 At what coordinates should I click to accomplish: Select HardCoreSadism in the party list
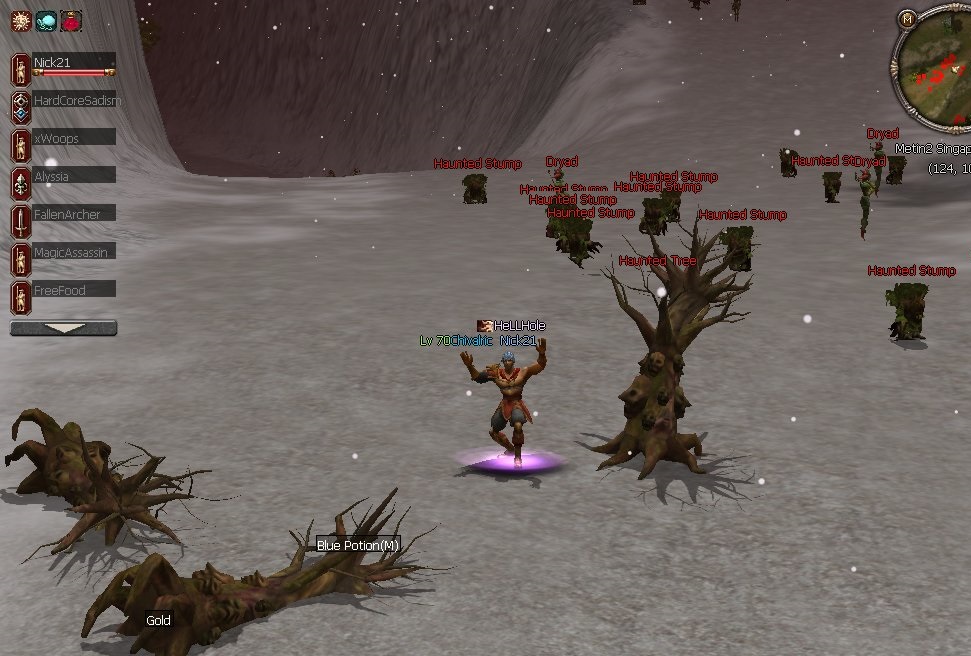(74, 100)
